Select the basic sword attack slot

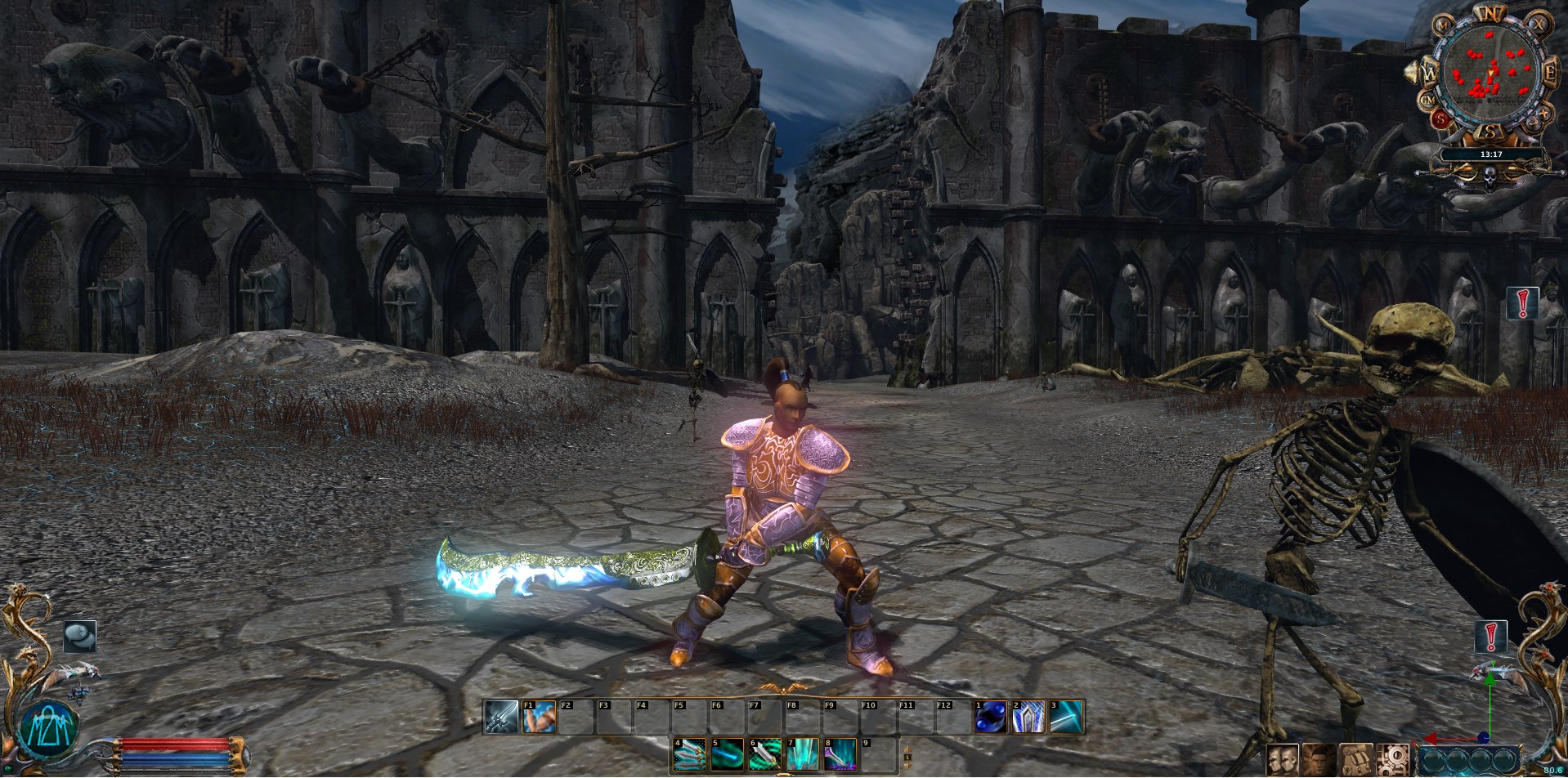(500, 717)
